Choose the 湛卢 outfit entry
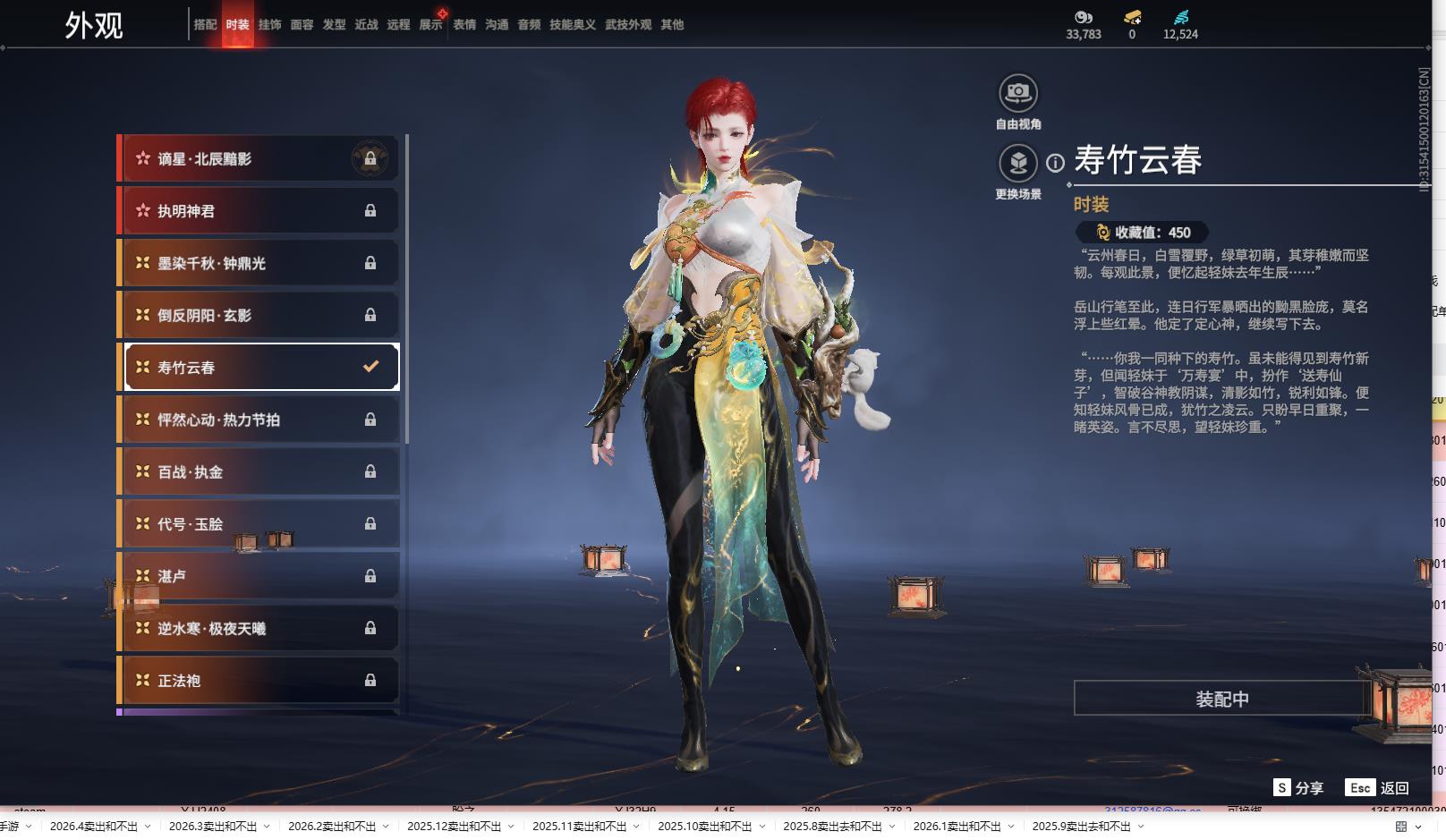 click(x=259, y=576)
